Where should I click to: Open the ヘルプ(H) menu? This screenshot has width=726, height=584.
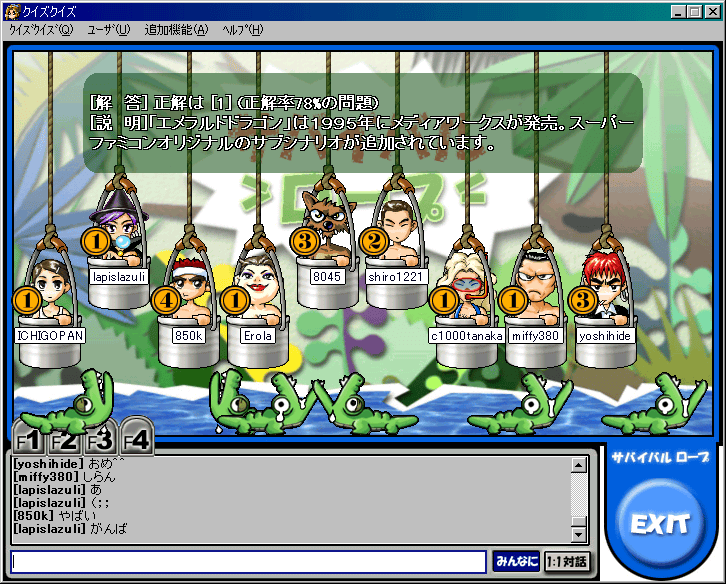(x=243, y=29)
